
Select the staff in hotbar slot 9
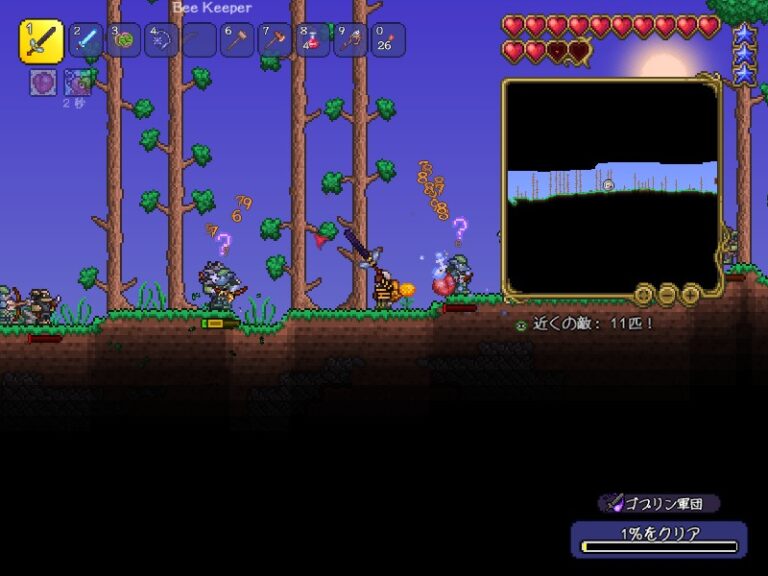(x=351, y=40)
